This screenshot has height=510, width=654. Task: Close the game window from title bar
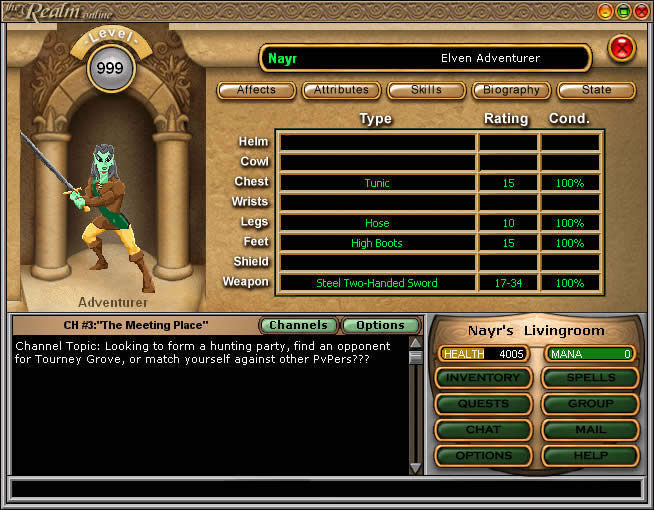click(641, 11)
